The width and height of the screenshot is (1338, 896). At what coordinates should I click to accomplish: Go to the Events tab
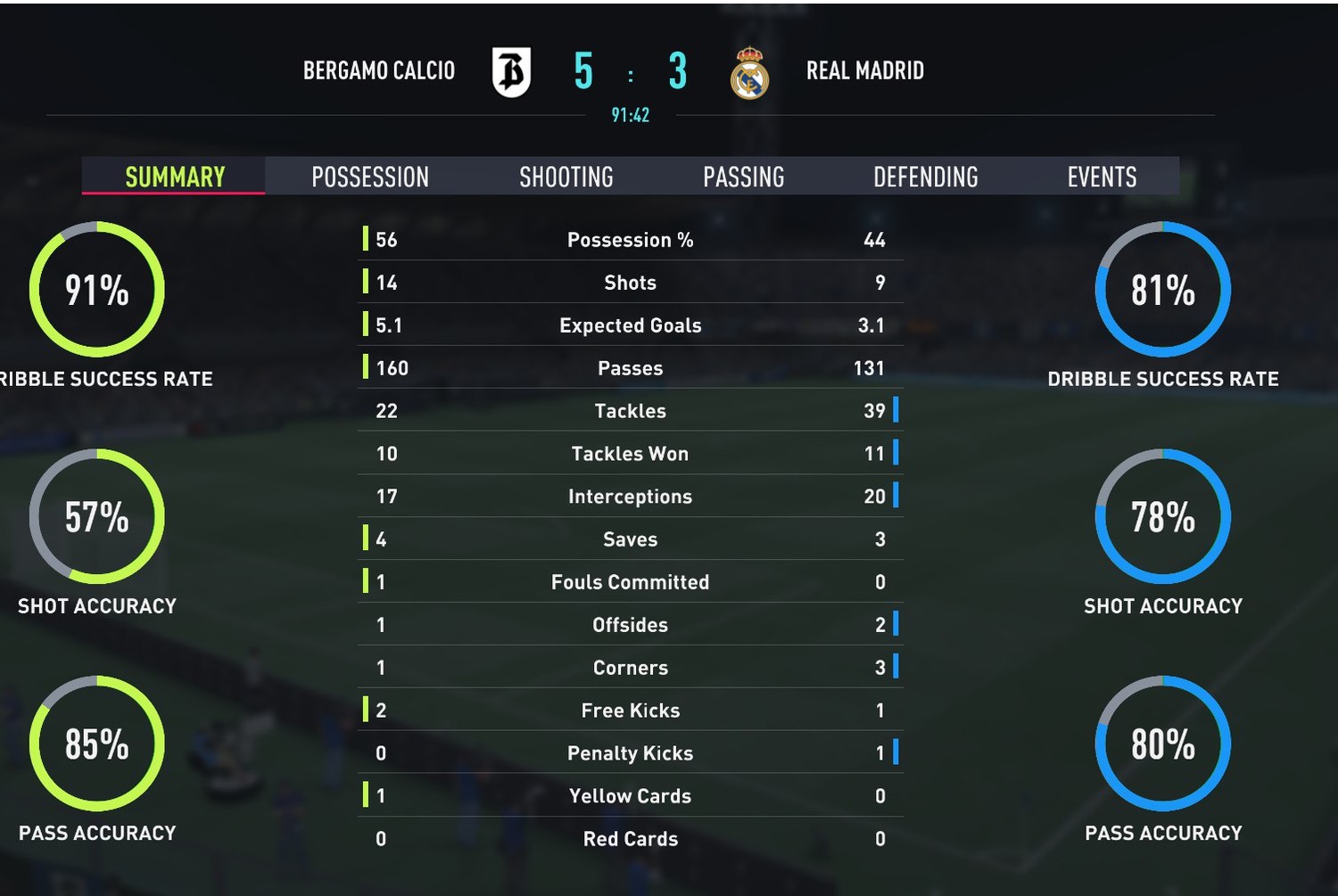1102,177
